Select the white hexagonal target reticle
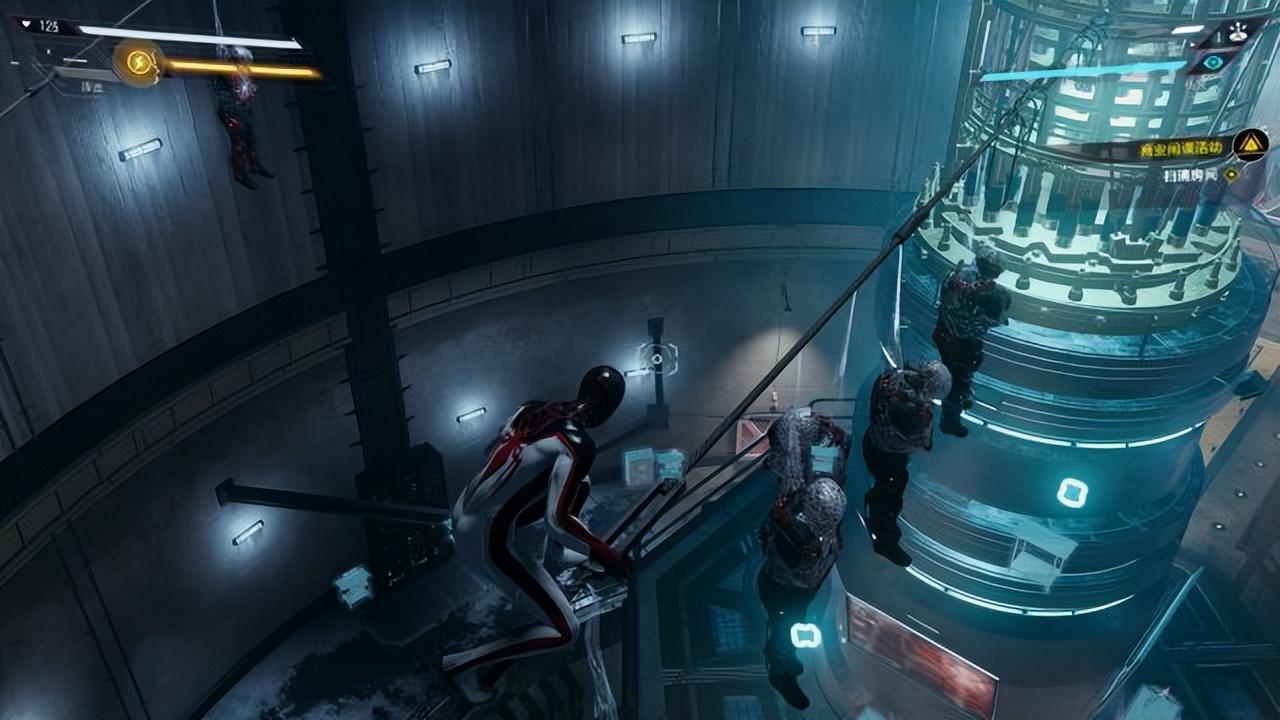The width and height of the screenshot is (1280, 720). pyautogui.click(x=657, y=358)
